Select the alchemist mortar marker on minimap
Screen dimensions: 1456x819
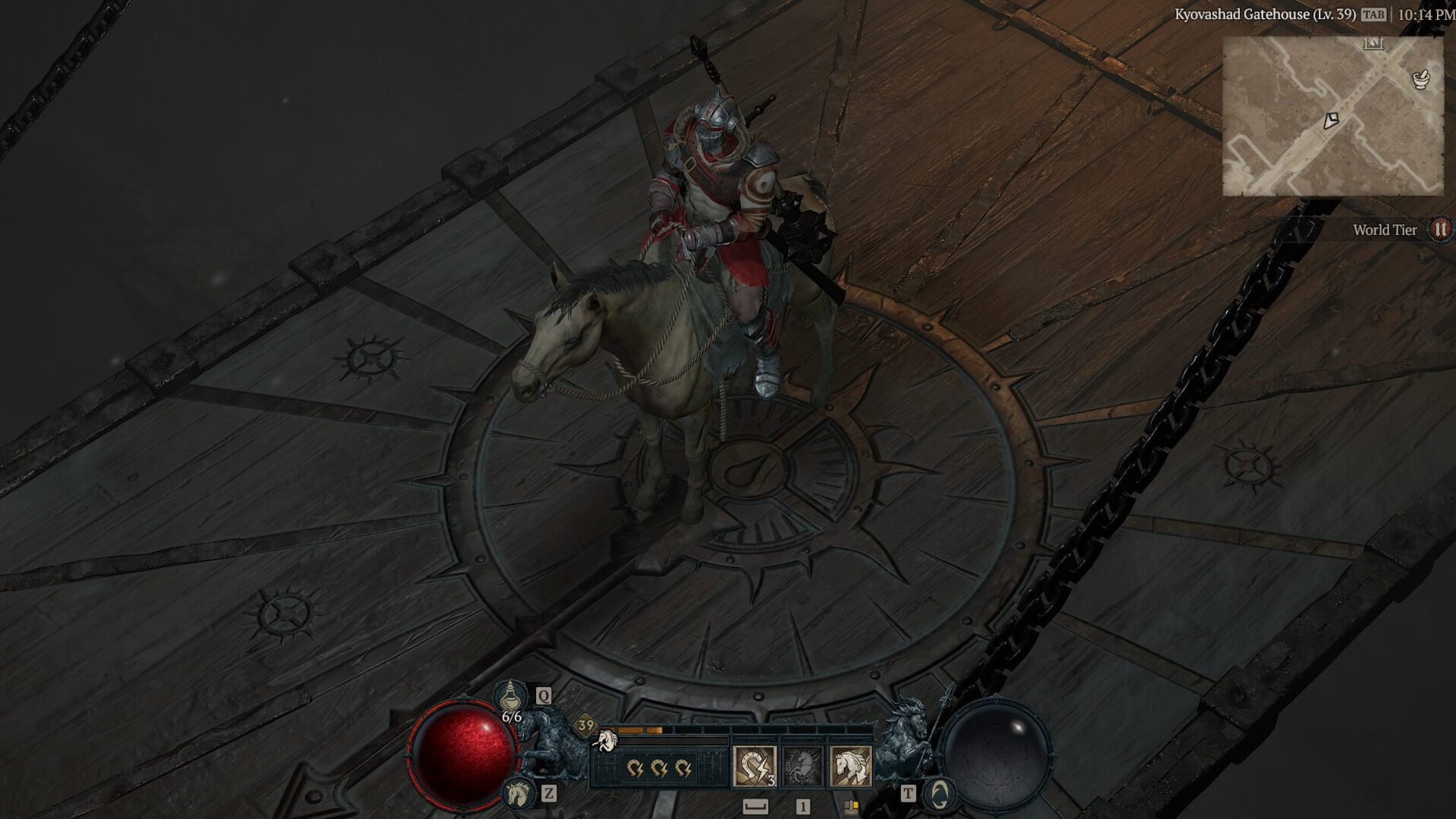point(1420,78)
